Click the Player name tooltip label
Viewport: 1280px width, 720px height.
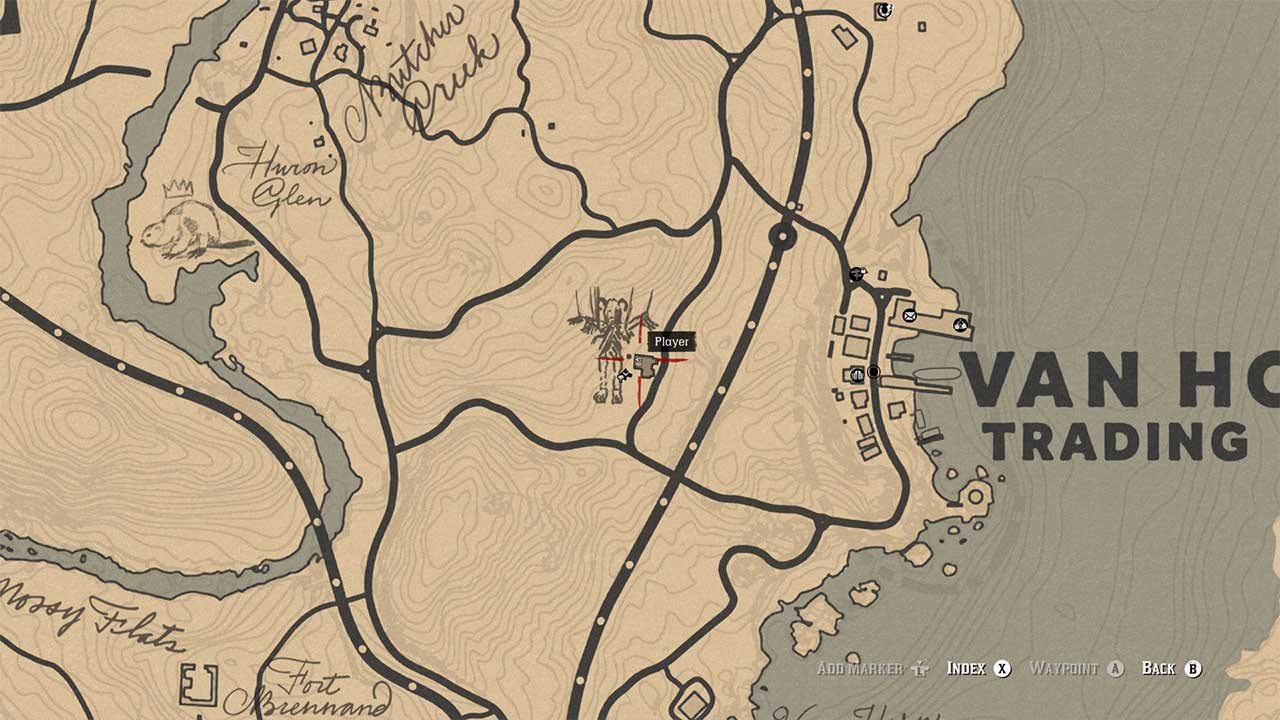coord(671,341)
